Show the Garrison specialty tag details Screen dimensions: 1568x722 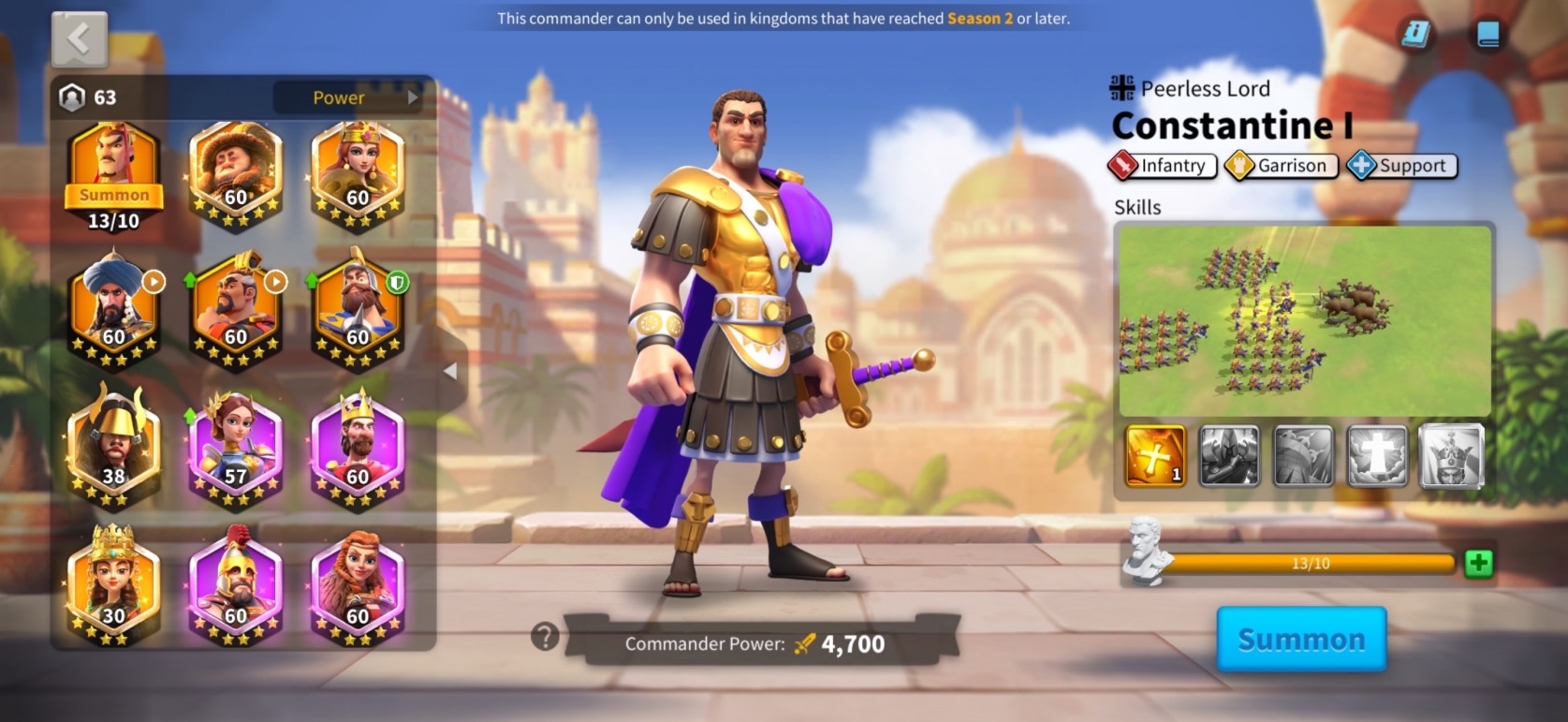[x=1282, y=166]
